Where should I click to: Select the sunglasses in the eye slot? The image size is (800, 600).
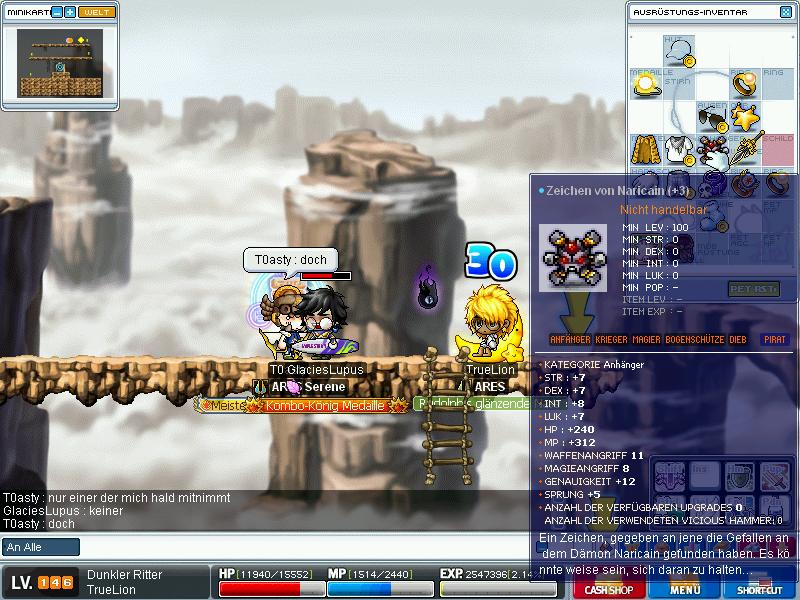click(x=711, y=118)
